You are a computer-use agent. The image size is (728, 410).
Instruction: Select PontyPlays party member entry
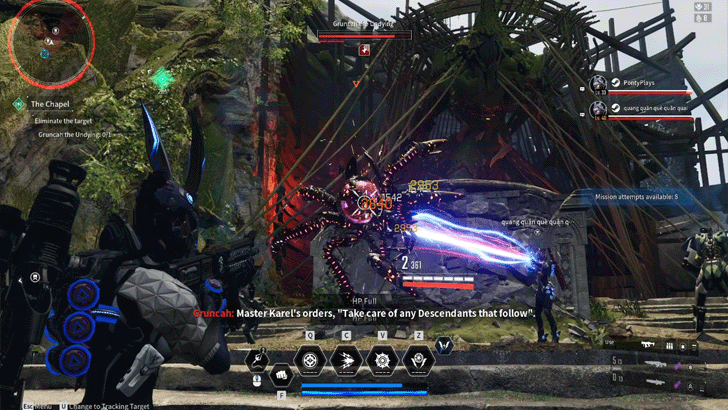pos(640,85)
